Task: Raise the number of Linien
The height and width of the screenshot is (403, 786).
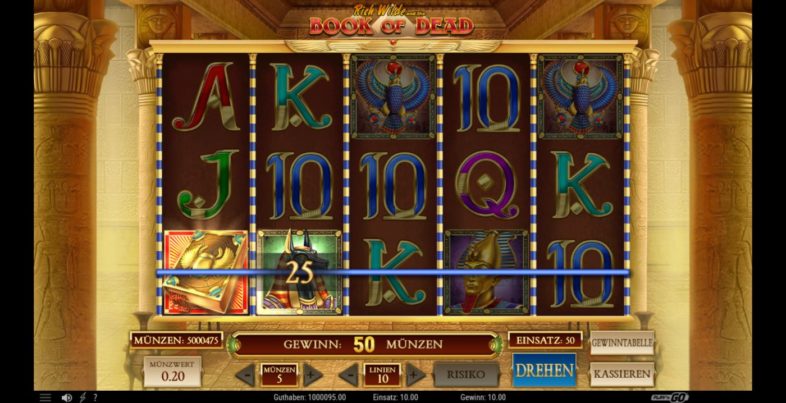Action: coord(414,375)
